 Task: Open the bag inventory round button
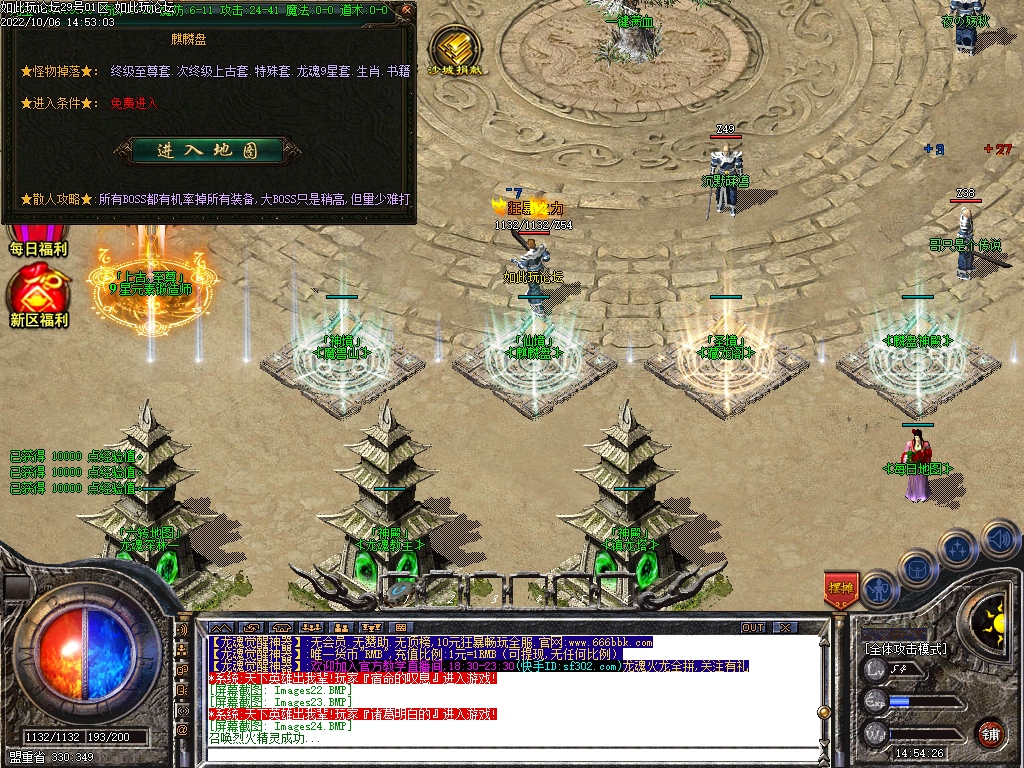tap(916, 568)
